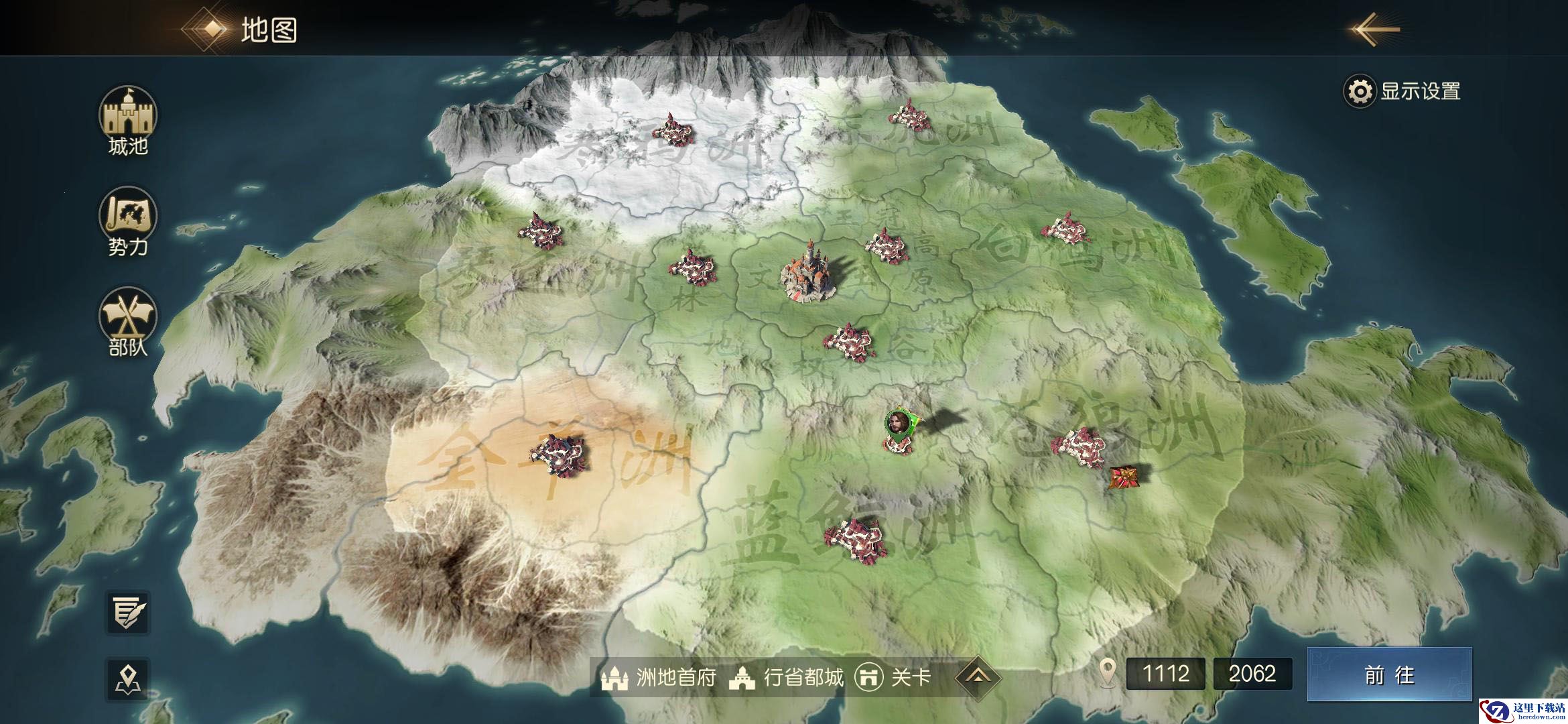Open the notes list icon
The height and width of the screenshot is (724, 1568).
click(128, 612)
